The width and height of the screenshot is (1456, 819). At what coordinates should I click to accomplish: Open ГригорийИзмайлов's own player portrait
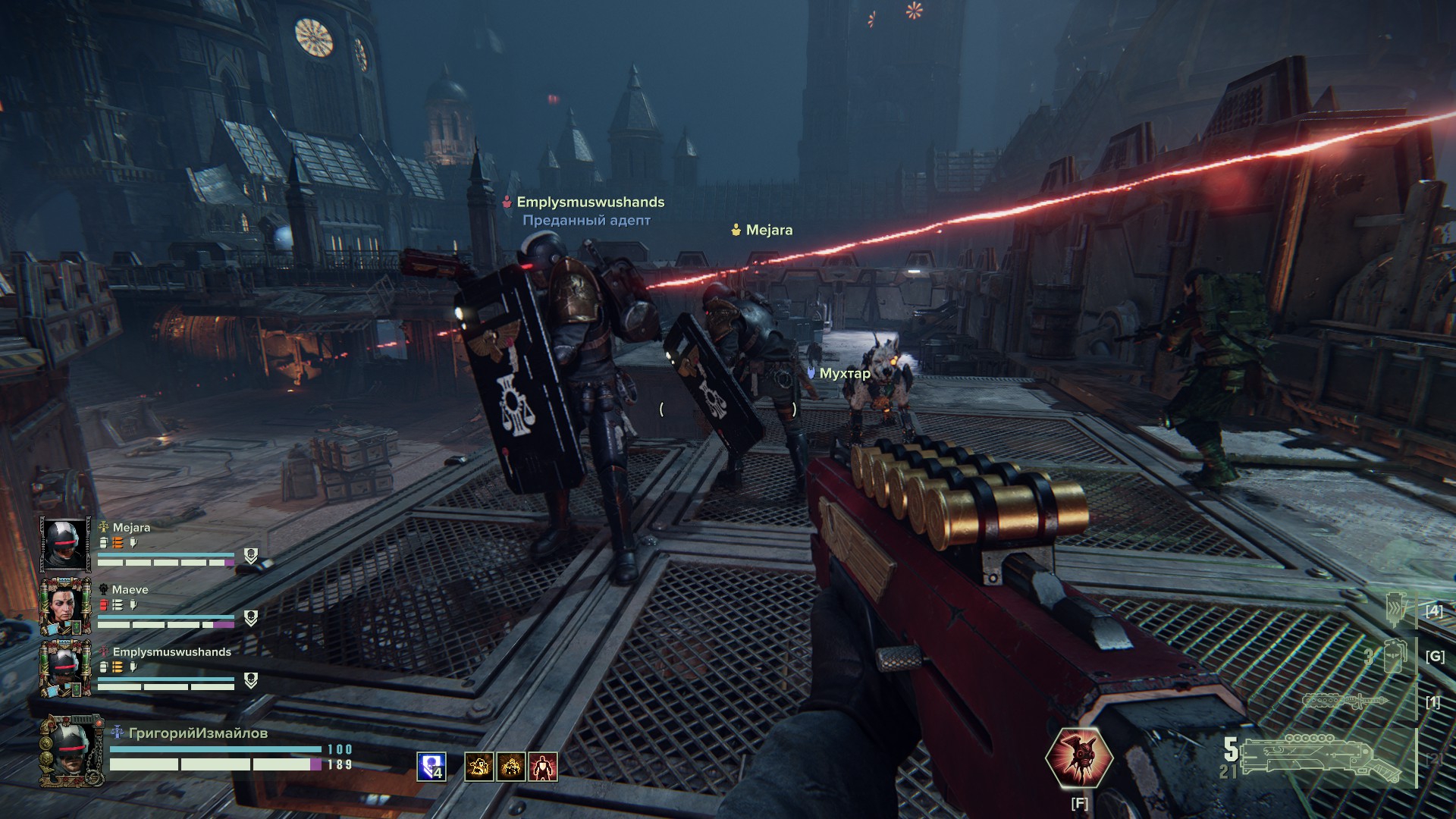coord(71,751)
